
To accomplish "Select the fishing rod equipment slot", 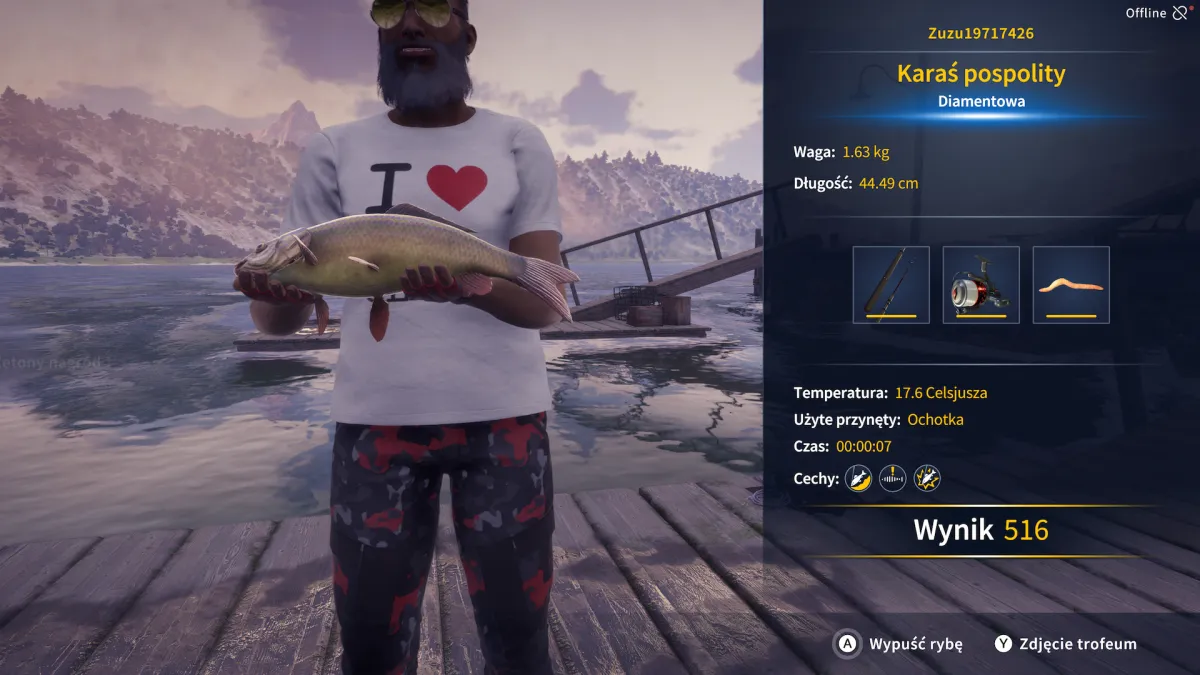I will [x=891, y=285].
